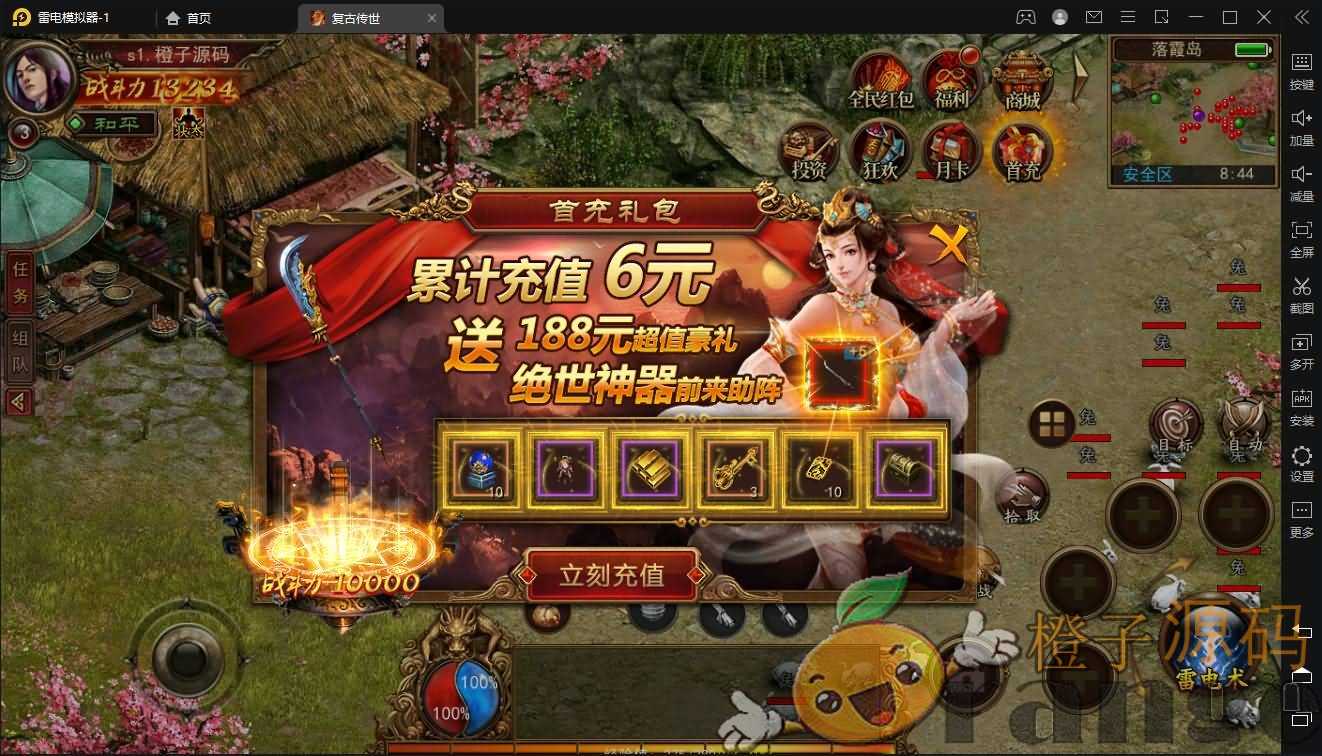This screenshot has height=756, width=1322.
Task: Open the emulator hamburger menu
Action: 1126,17
